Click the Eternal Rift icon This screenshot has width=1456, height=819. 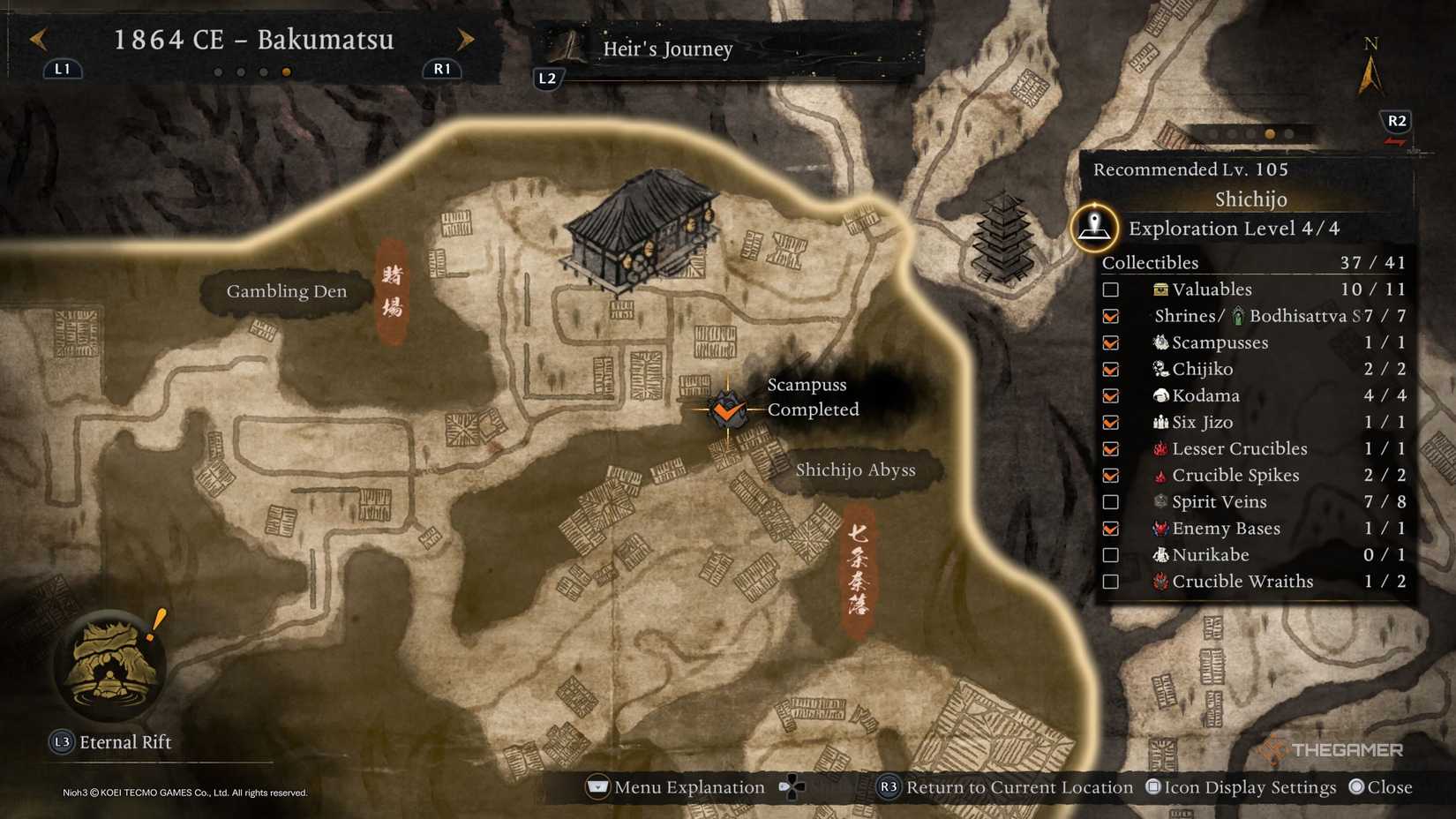point(111,668)
